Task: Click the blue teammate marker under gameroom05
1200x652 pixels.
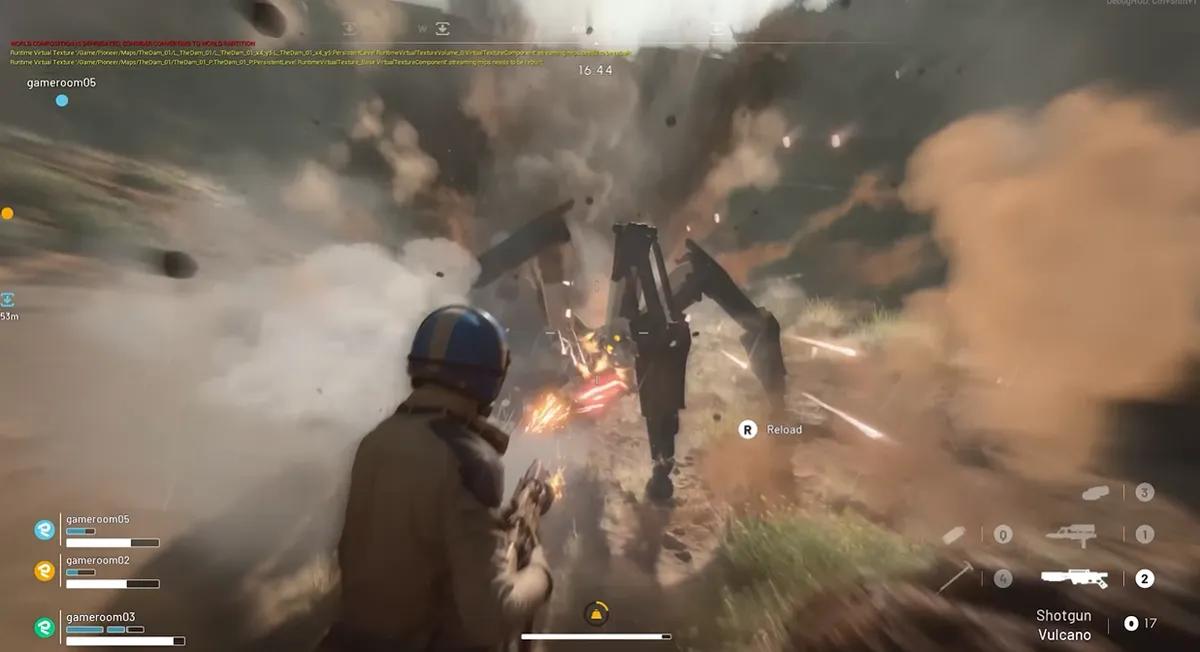Action: (x=62, y=100)
